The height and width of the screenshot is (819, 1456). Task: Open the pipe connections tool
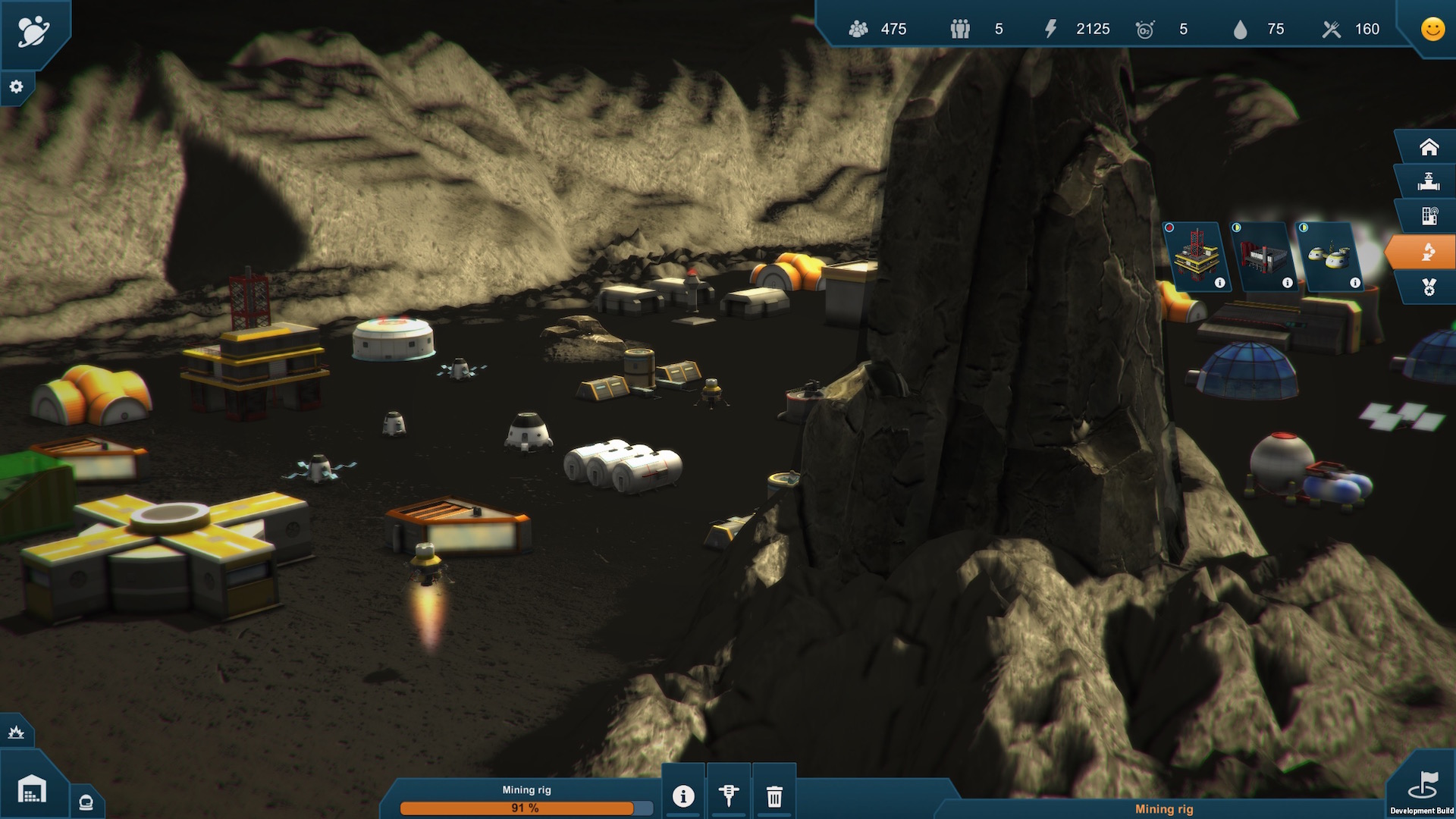pos(1429,180)
